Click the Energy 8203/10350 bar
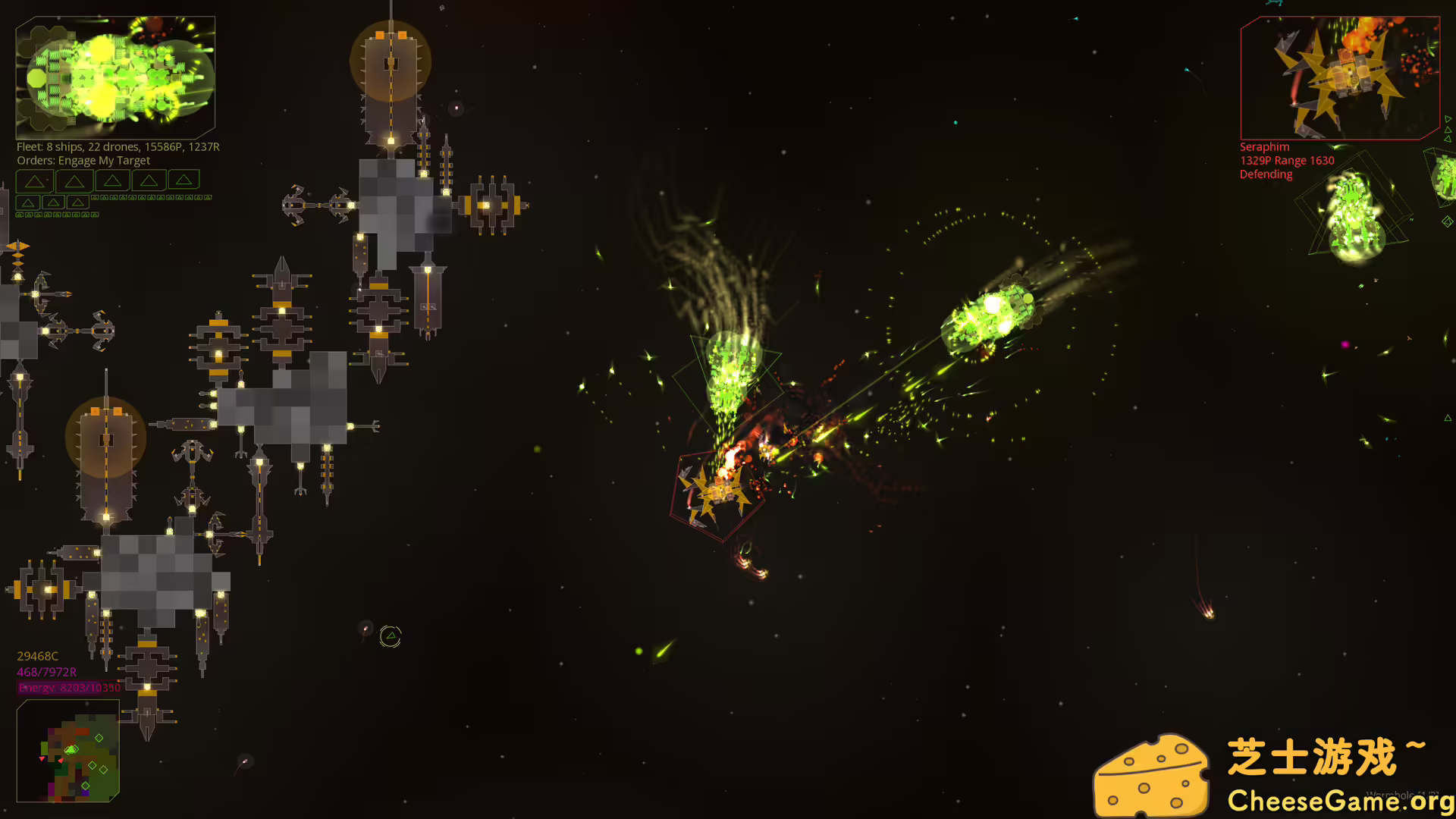The width and height of the screenshot is (1456, 819). click(68, 687)
